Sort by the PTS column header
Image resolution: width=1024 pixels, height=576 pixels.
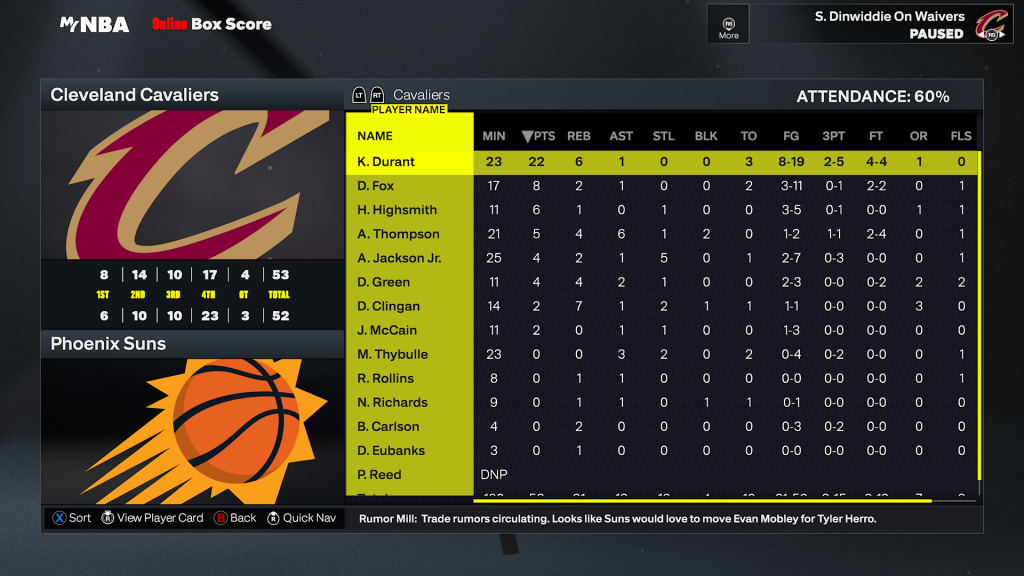(538, 136)
